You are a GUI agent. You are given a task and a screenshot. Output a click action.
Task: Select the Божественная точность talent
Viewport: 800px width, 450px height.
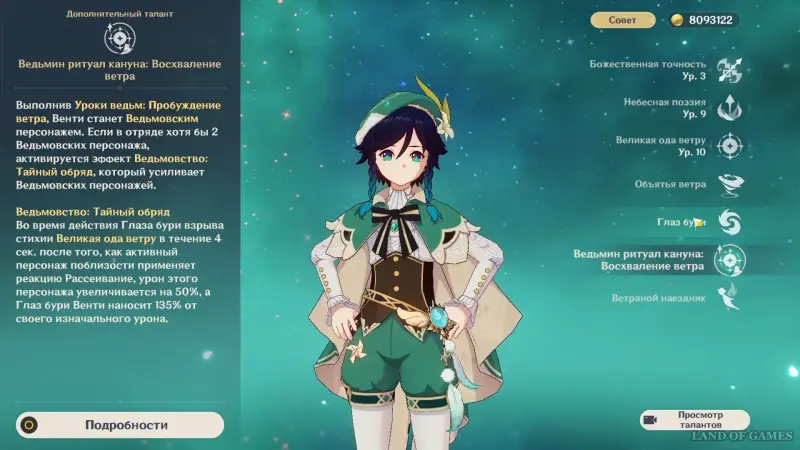tap(730, 70)
